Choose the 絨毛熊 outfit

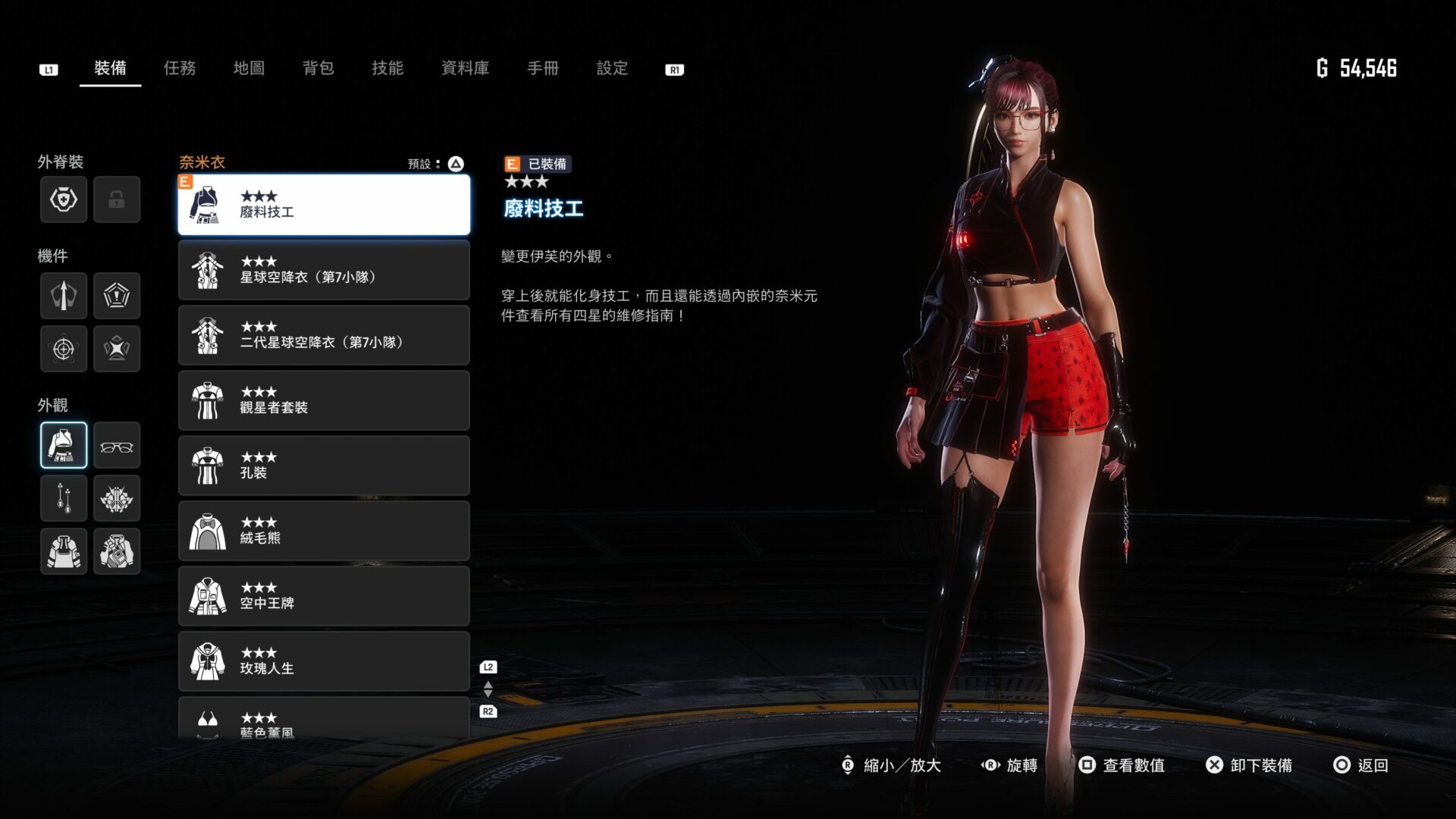click(324, 532)
